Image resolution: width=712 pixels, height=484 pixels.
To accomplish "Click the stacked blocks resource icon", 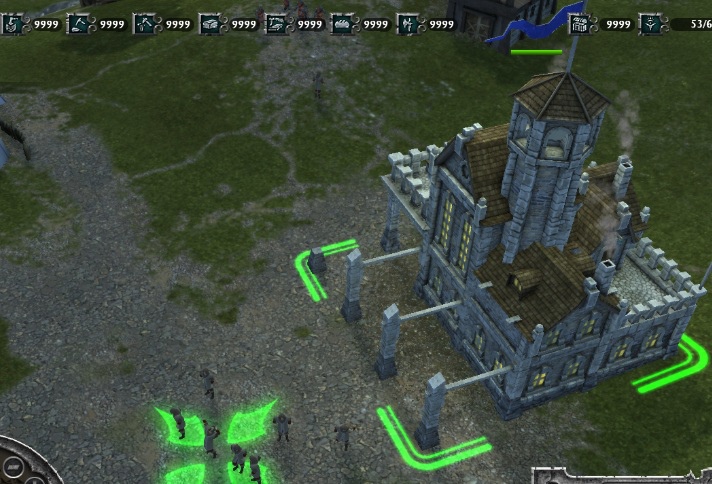I will point(210,23).
